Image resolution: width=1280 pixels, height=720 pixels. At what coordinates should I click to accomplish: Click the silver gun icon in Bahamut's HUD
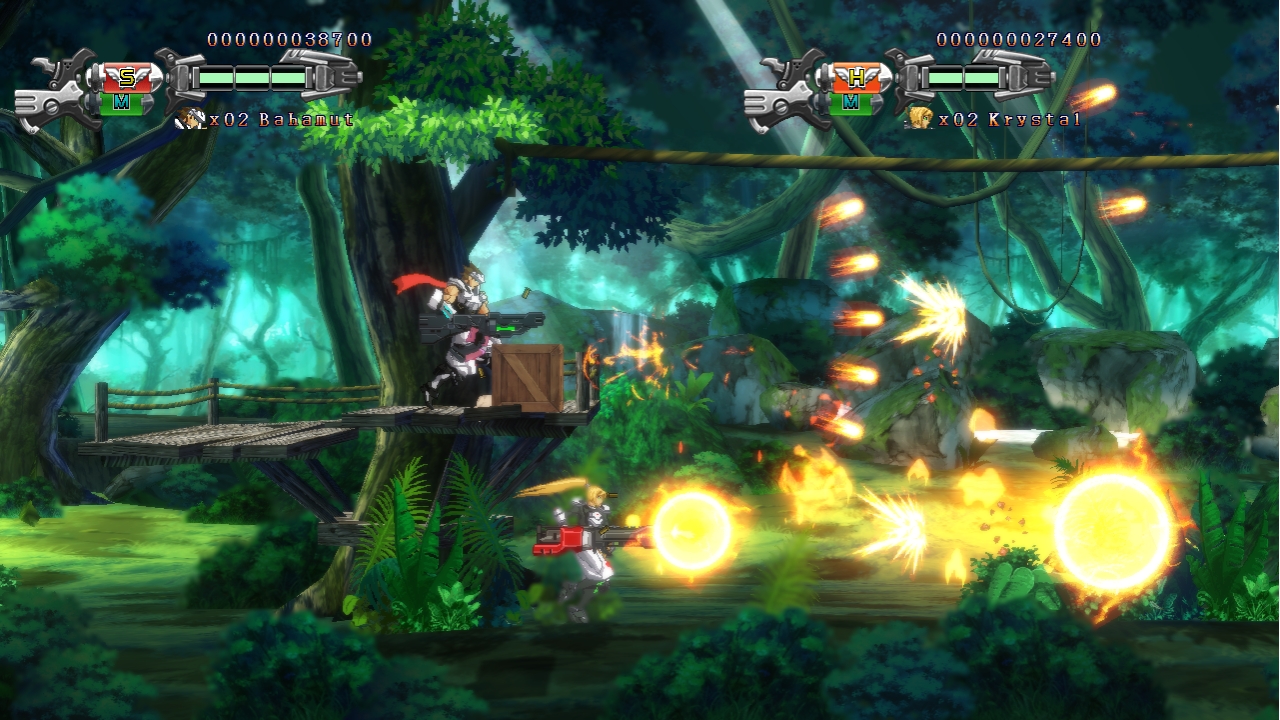[x=56, y=89]
